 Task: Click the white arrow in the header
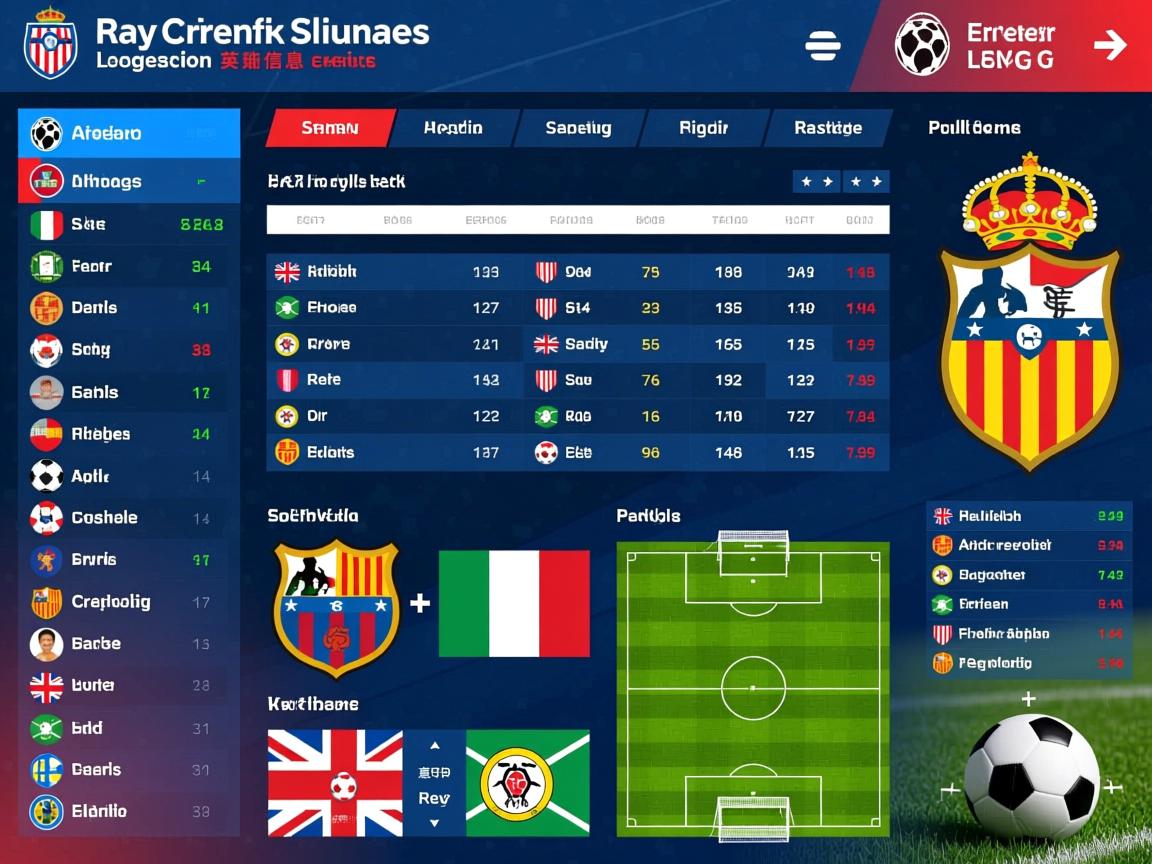pyautogui.click(x=1109, y=45)
